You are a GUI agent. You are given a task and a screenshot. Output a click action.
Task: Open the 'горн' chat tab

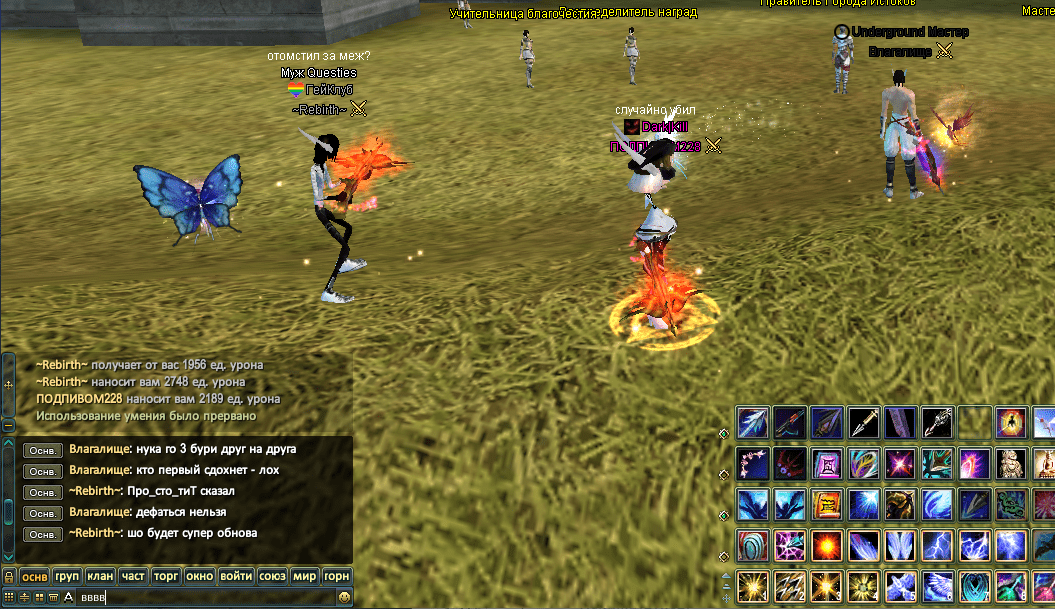[337, 577]
